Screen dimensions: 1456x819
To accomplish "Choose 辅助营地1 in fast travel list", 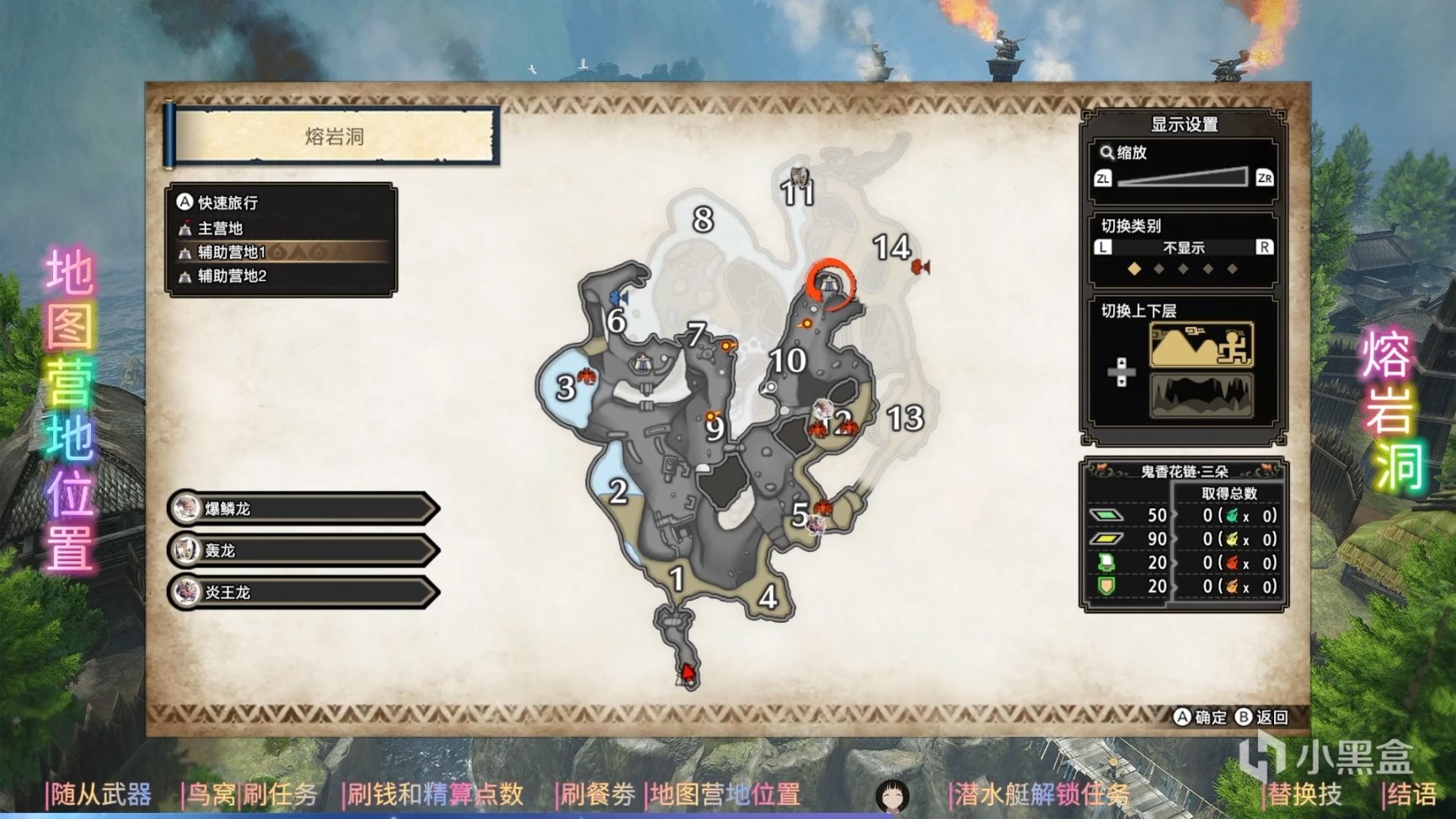I will click(x=232, y=252).
